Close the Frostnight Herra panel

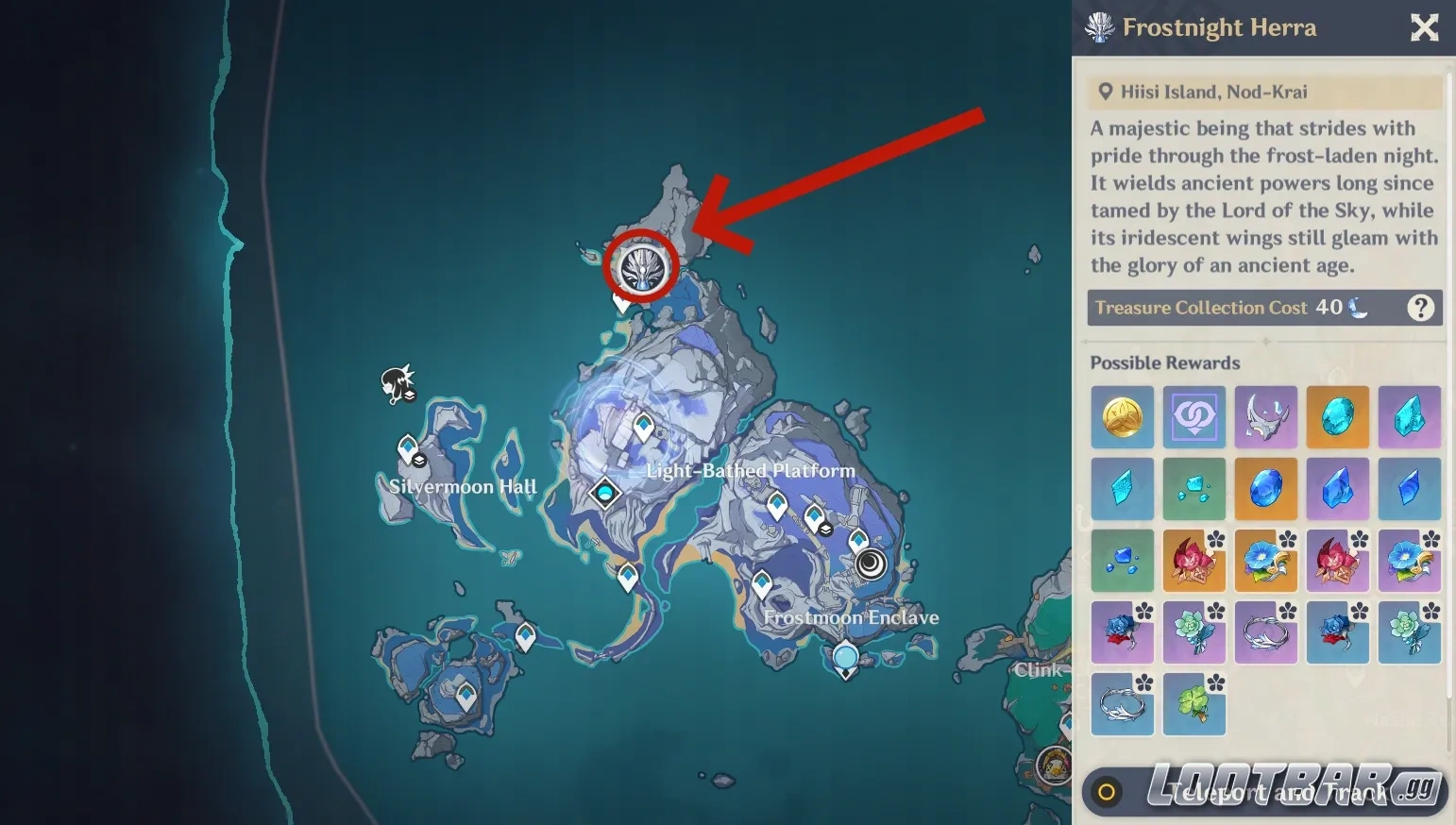[1424, 27]
